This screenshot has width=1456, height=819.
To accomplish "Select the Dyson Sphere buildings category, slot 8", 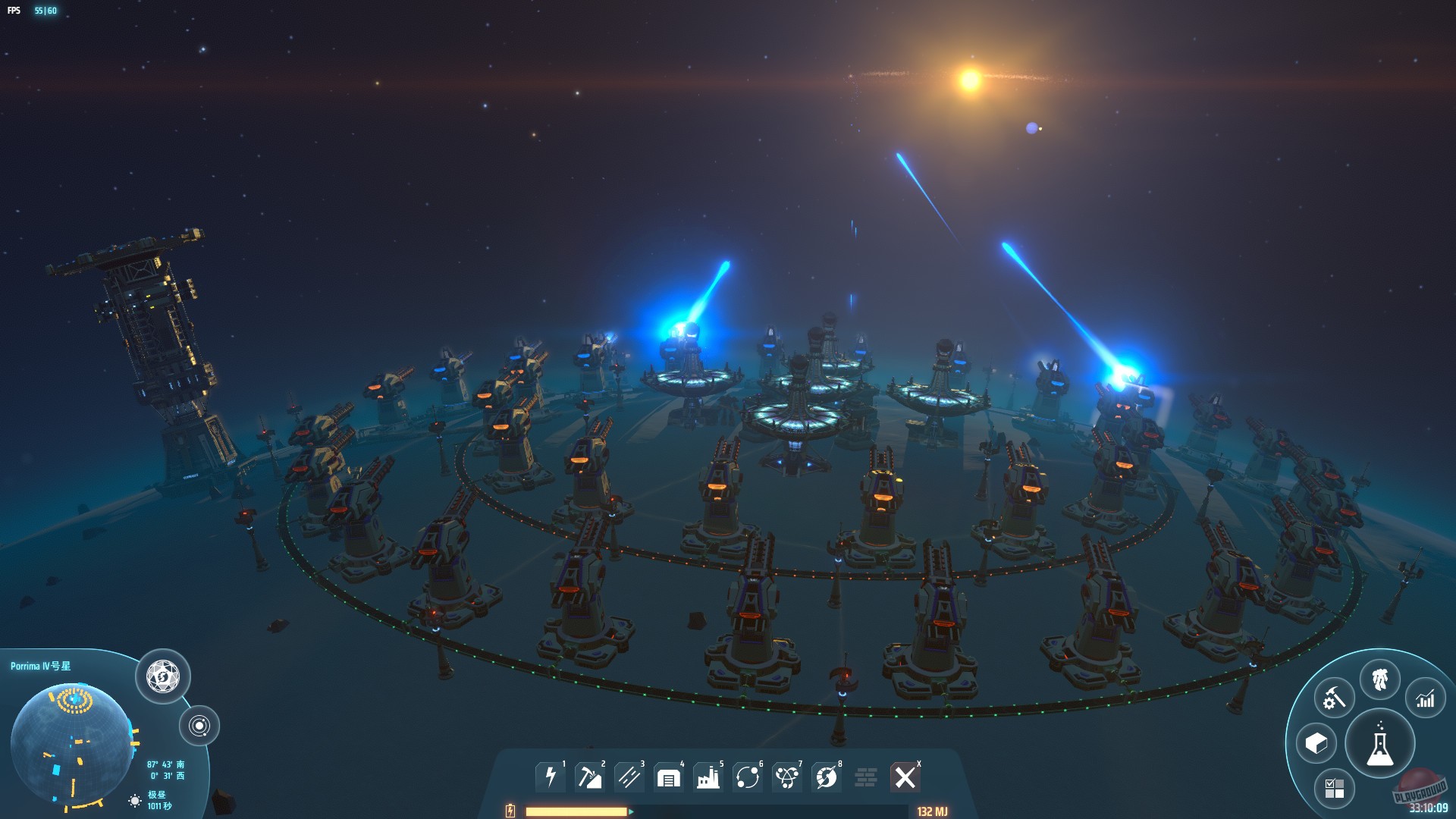I will (827, 776).
